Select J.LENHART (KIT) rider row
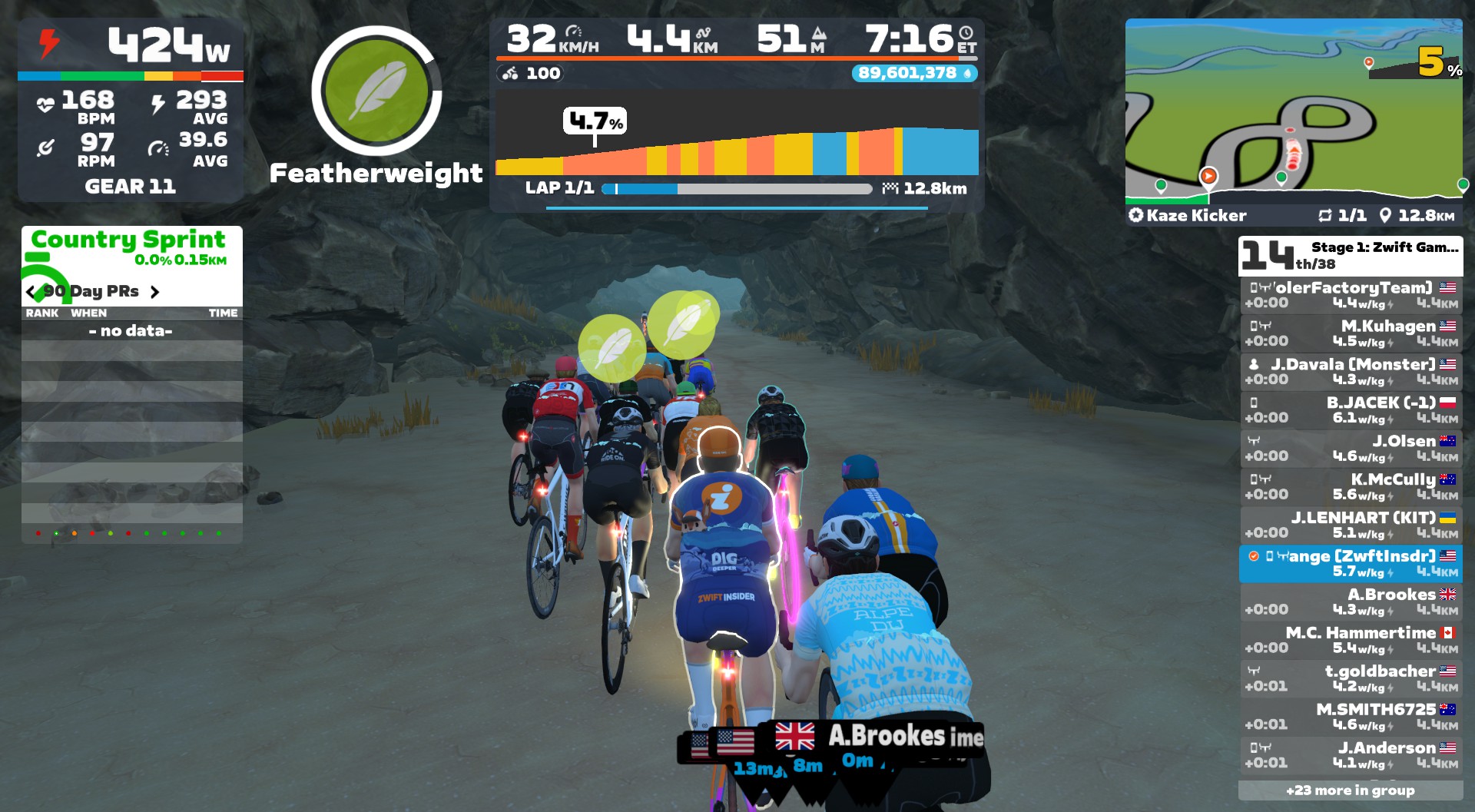The width and height of the screenshot is (1475, 812). click(x=1351, y=525)
